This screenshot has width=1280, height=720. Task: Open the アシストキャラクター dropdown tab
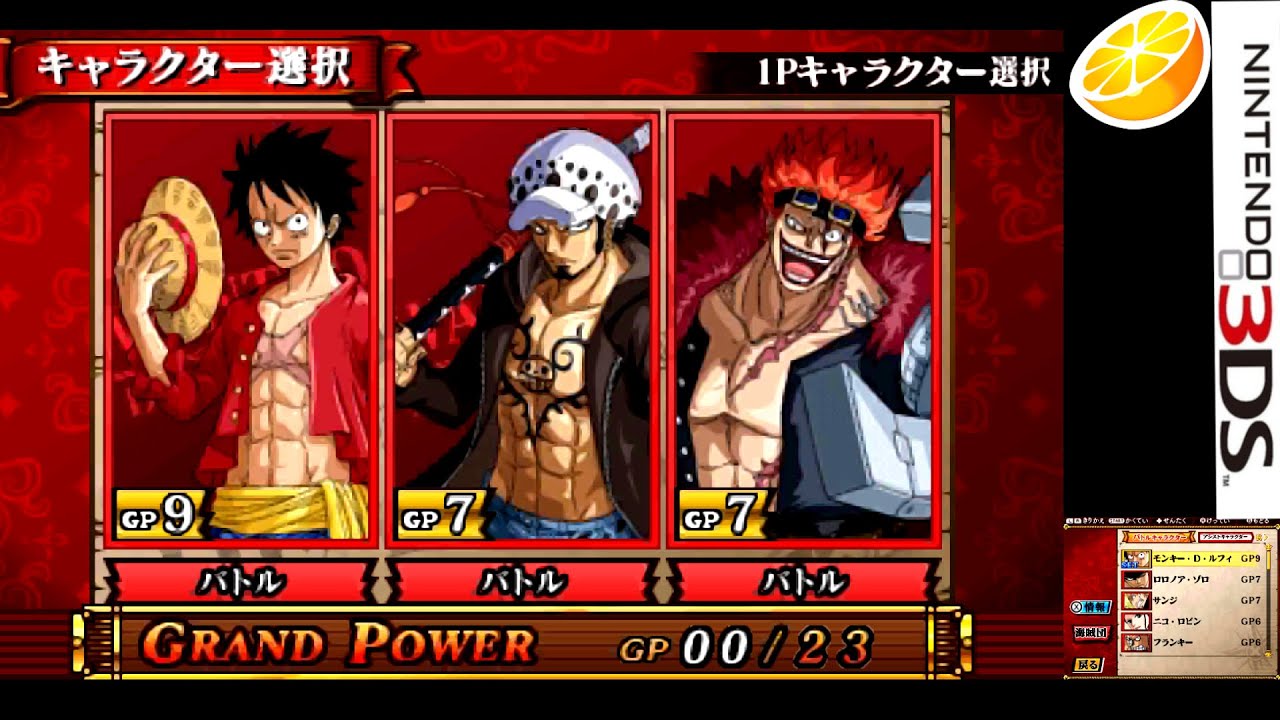click(1226, 537)
